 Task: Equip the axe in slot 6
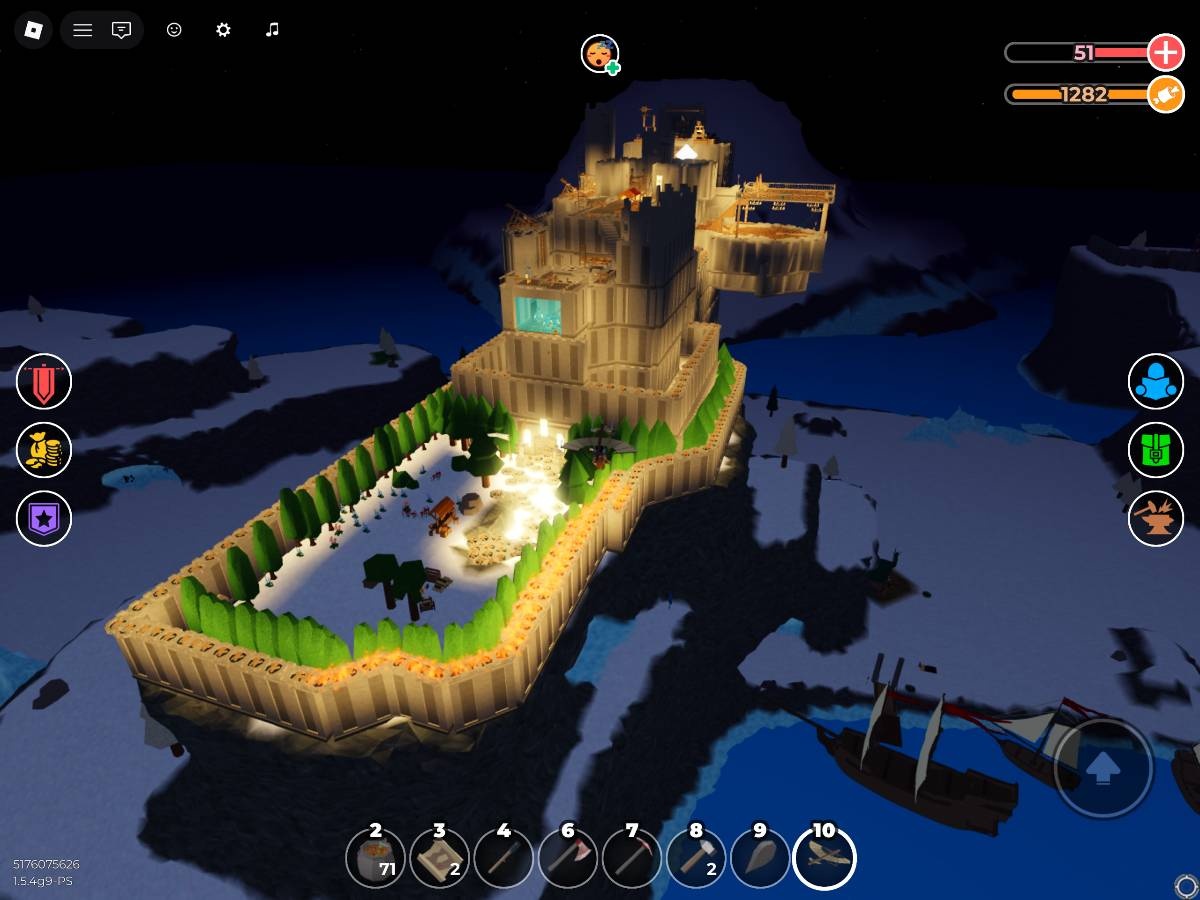(568, 858)
